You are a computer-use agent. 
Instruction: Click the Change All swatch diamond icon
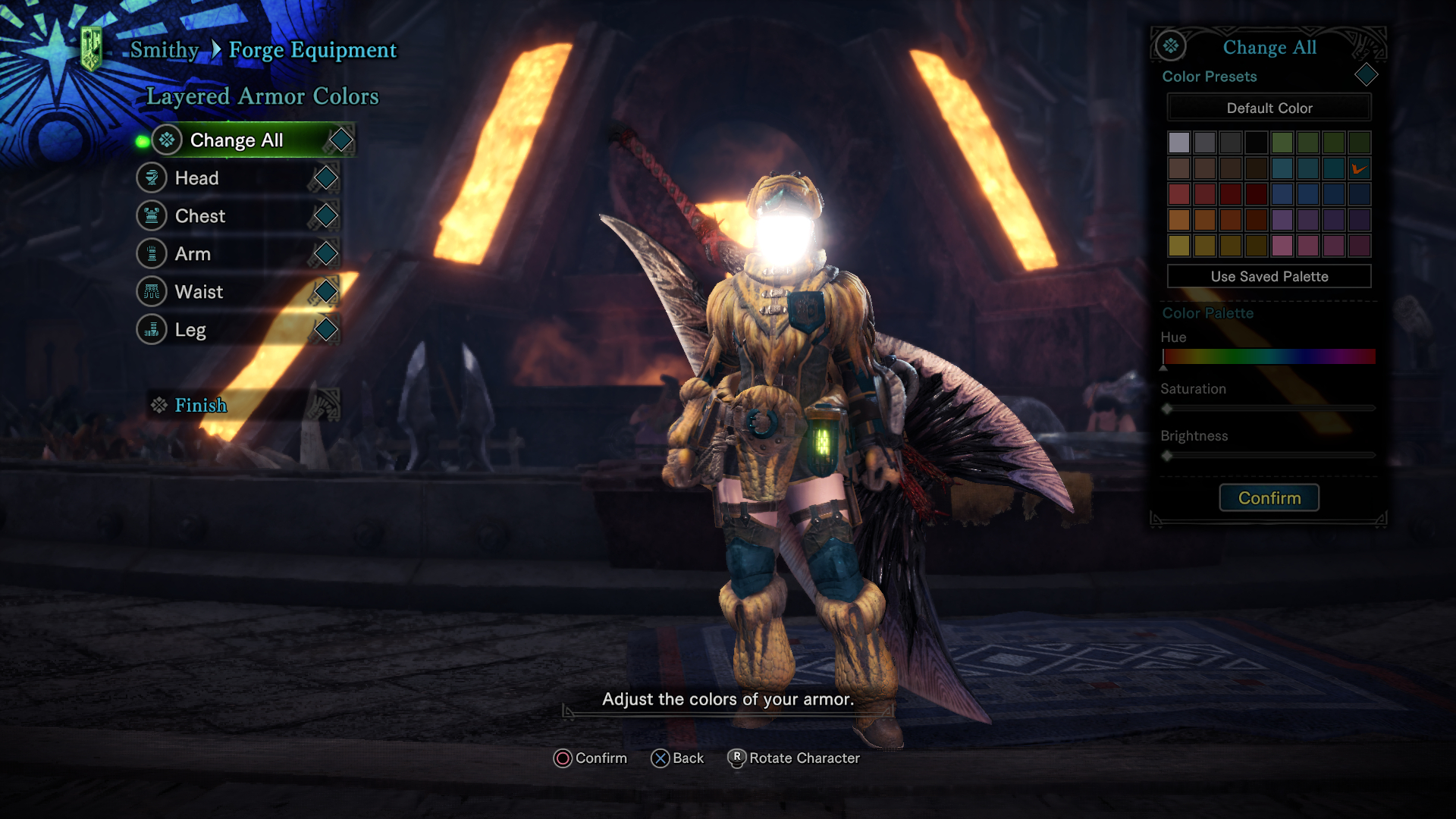point(340,140)
